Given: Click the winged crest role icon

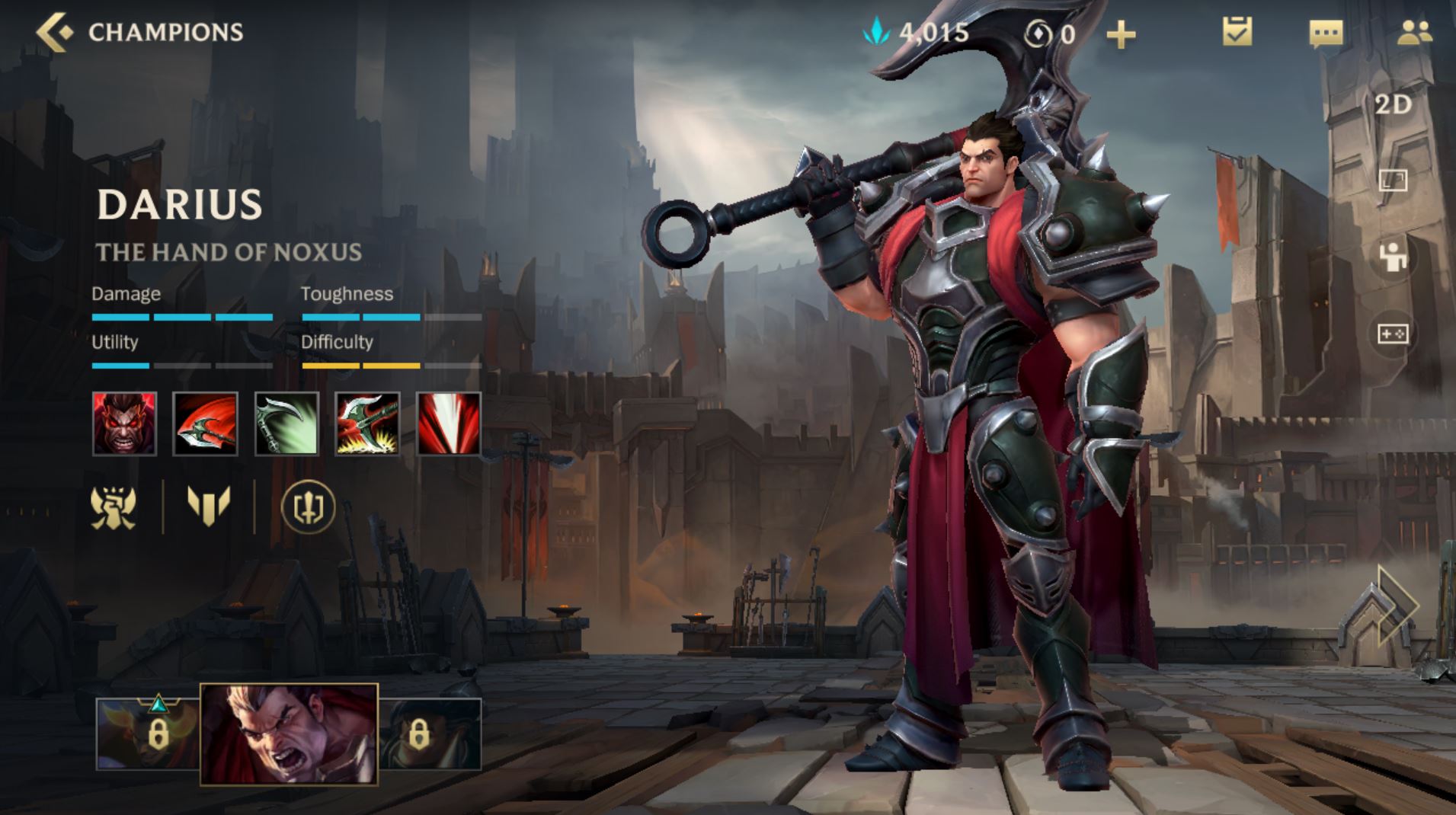Looking at the screenshot, I should [x=114, y=507].
